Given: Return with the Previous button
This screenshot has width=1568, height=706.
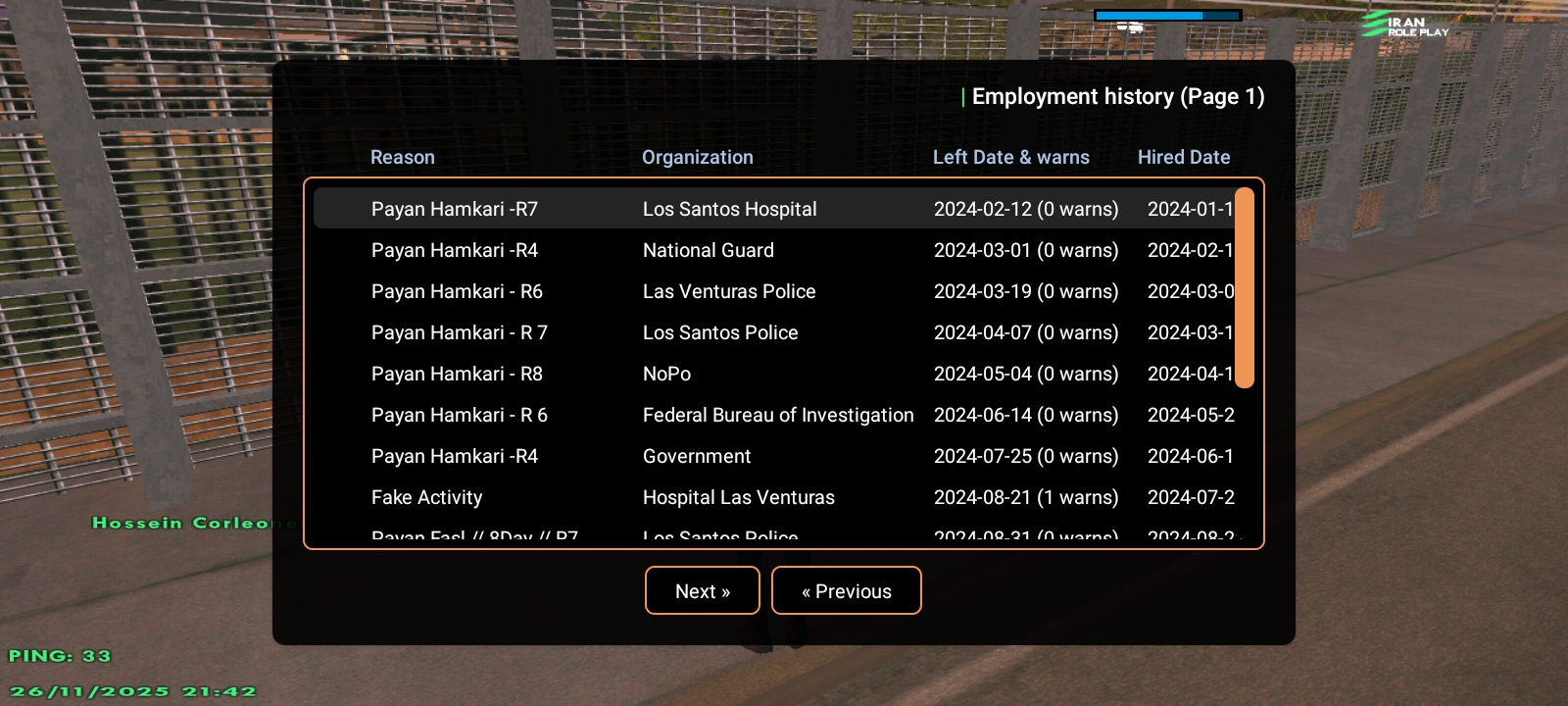Looking at the screenshot, I should [846, 591].
